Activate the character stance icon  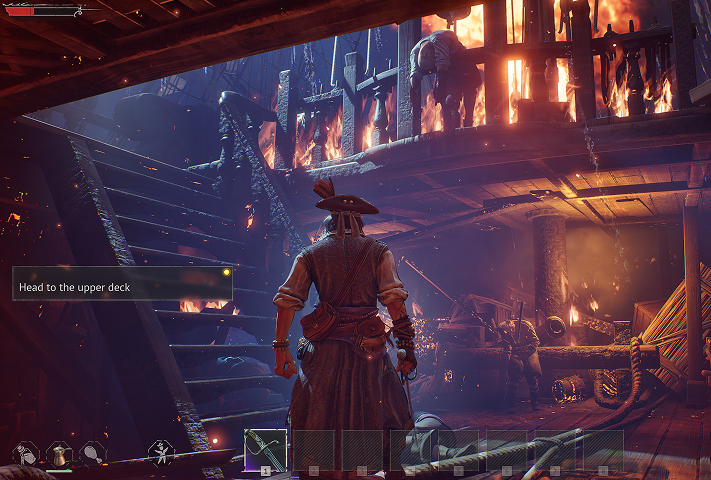tap(161, 453)
